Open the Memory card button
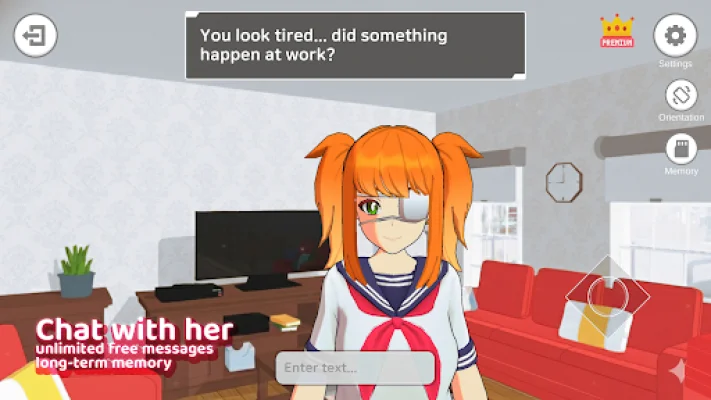This screenshot has width=711, height=400. pyautogui.click(x=681, y=150)
